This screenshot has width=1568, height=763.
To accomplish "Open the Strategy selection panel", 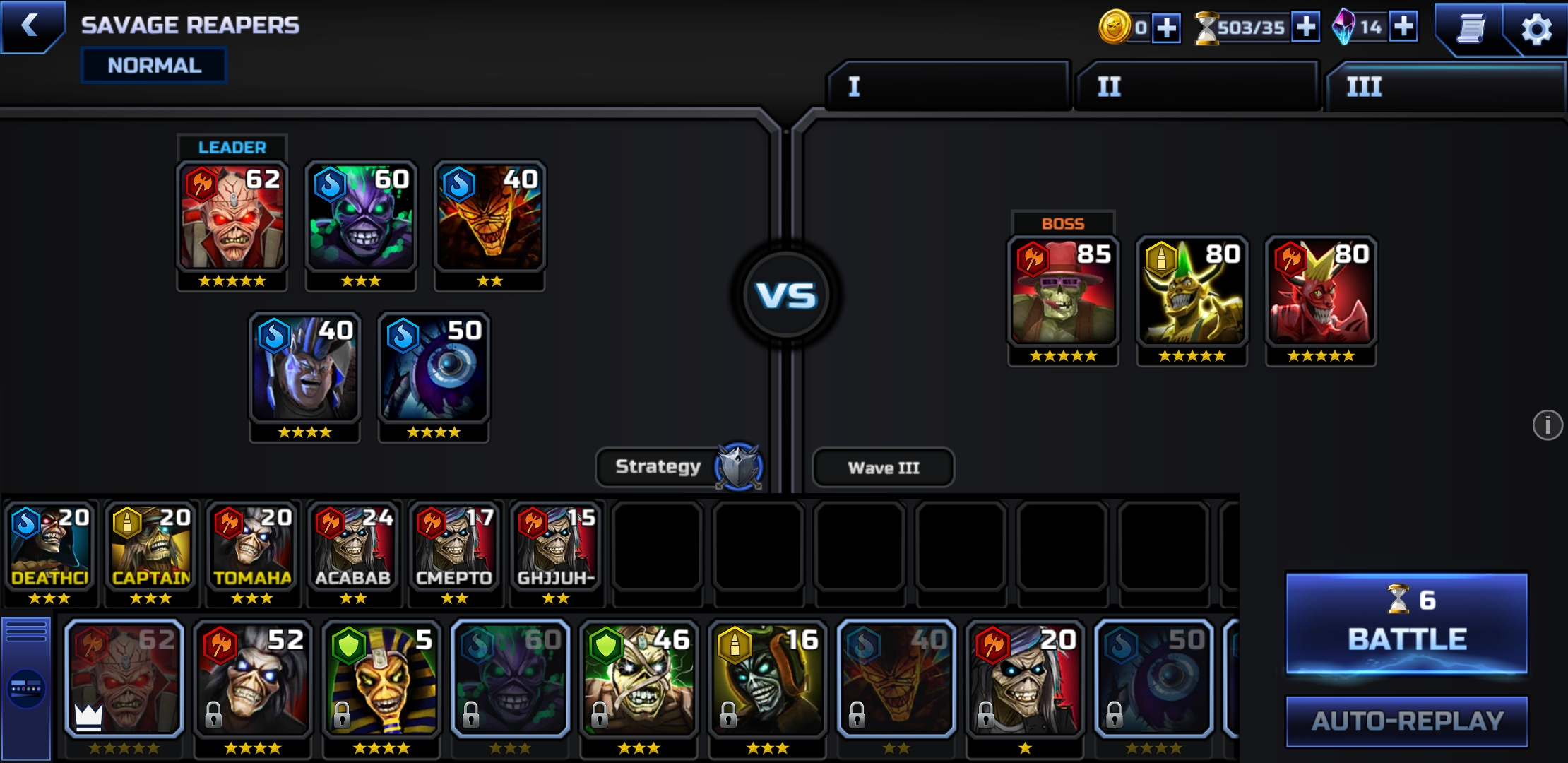I will click(658, 466).
